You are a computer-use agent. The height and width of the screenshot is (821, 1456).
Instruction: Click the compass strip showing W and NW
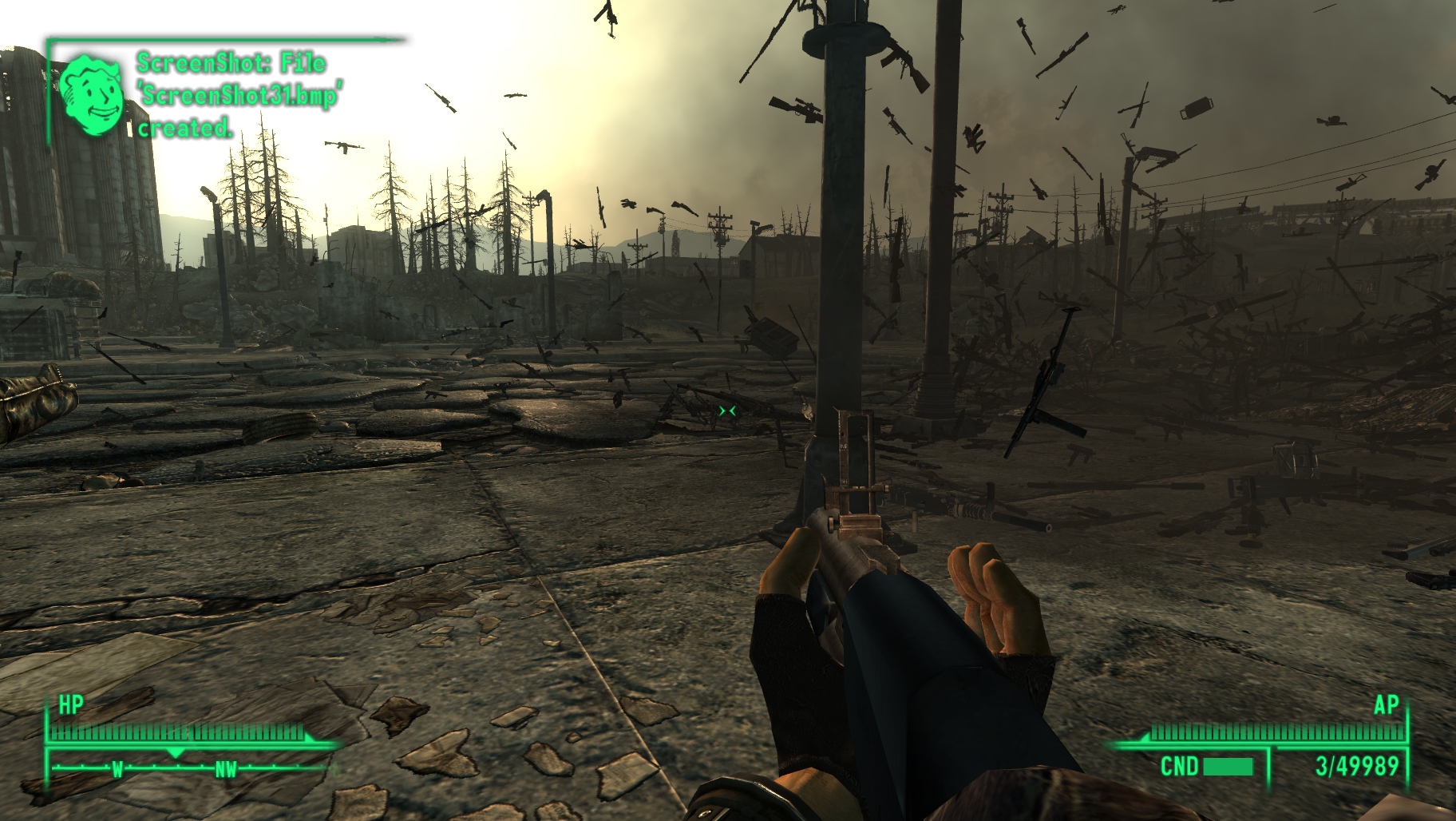[192, 769]
